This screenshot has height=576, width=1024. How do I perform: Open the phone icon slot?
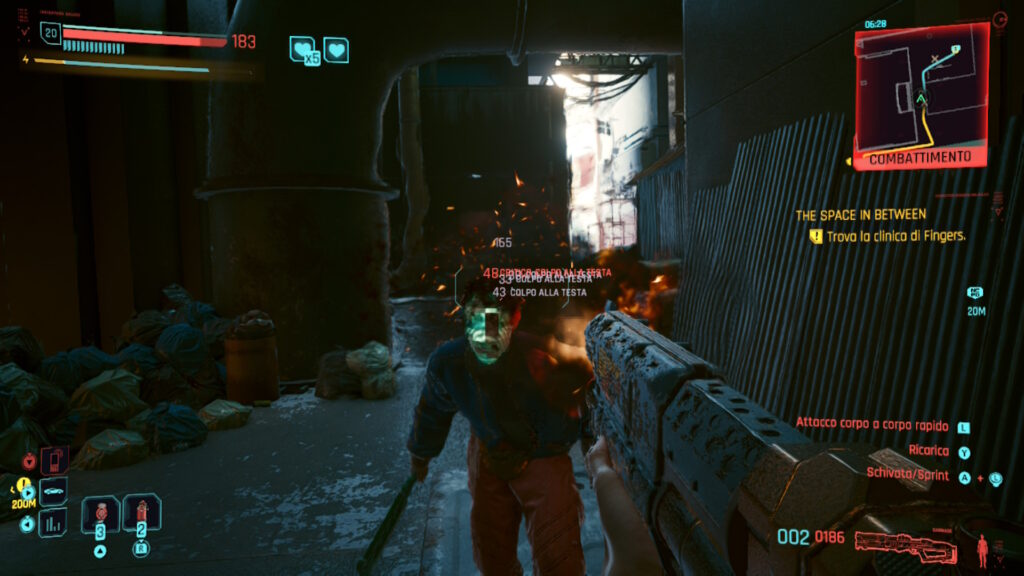pyautogui.click(x=53, y=461)
